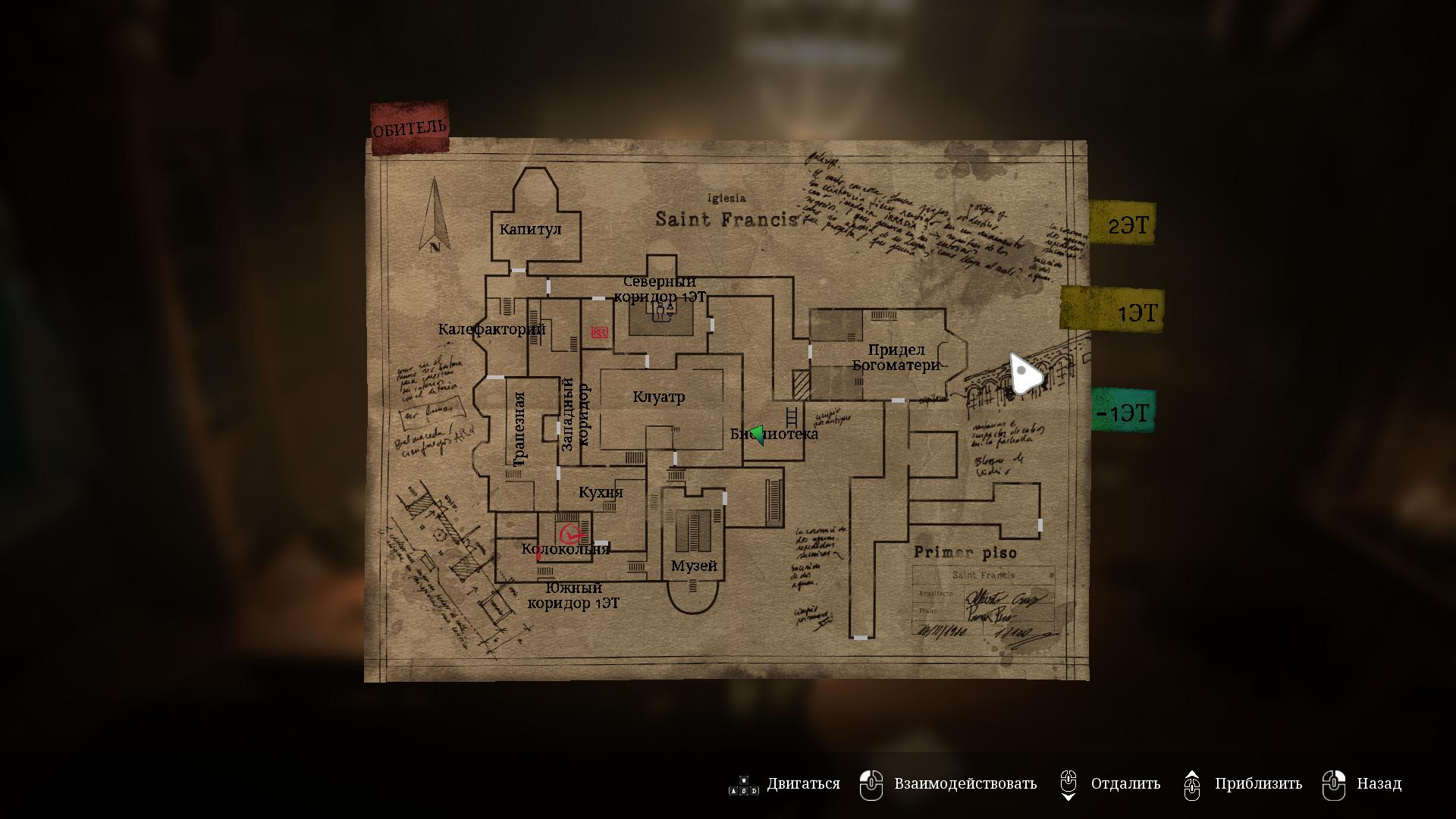The image size is (1456, 819).
Task: Click the red ОБИТЕЛЬ area tag
Action: [x=409, y=127]
